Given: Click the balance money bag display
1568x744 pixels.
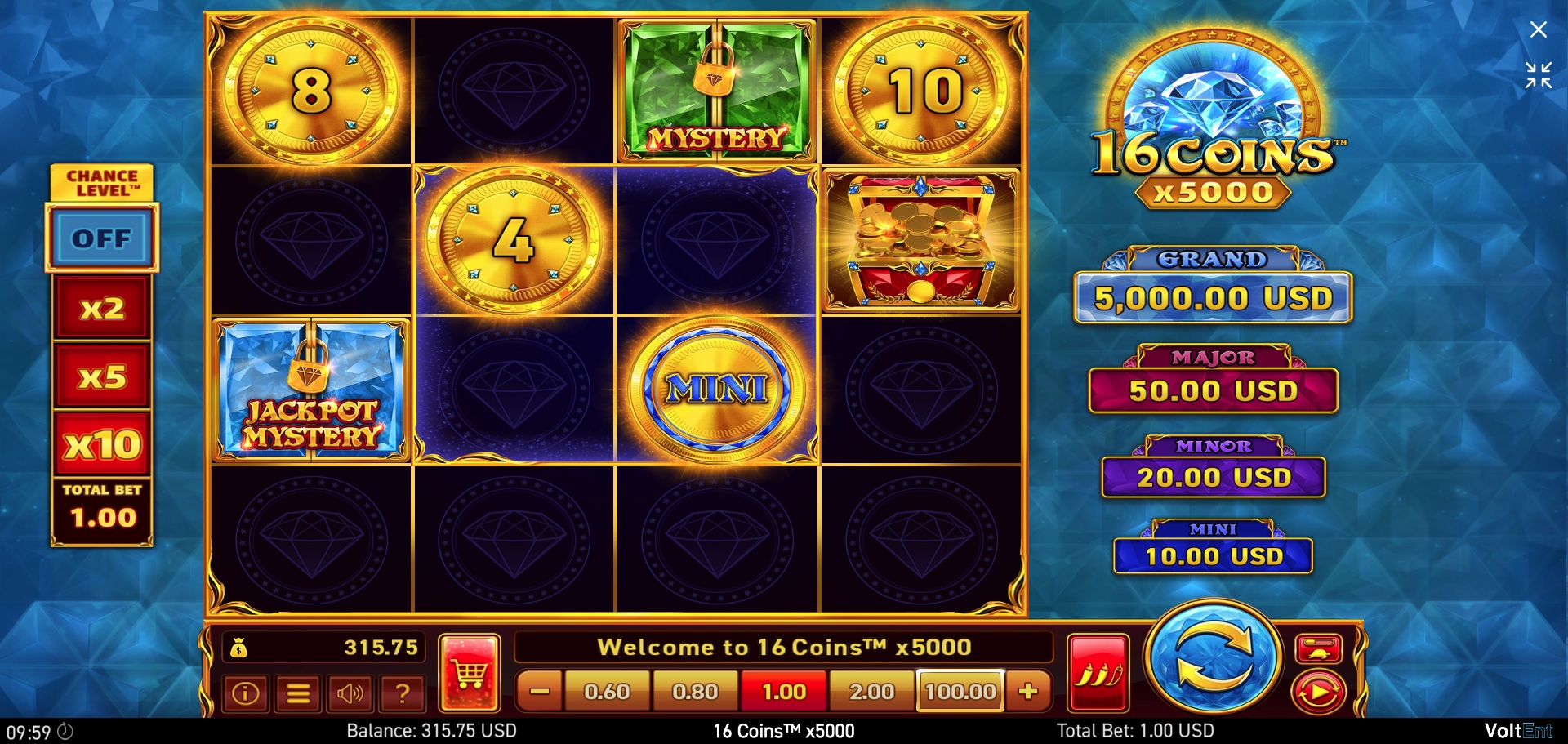Looking at the screenshot, I should [x=323, y=647].
